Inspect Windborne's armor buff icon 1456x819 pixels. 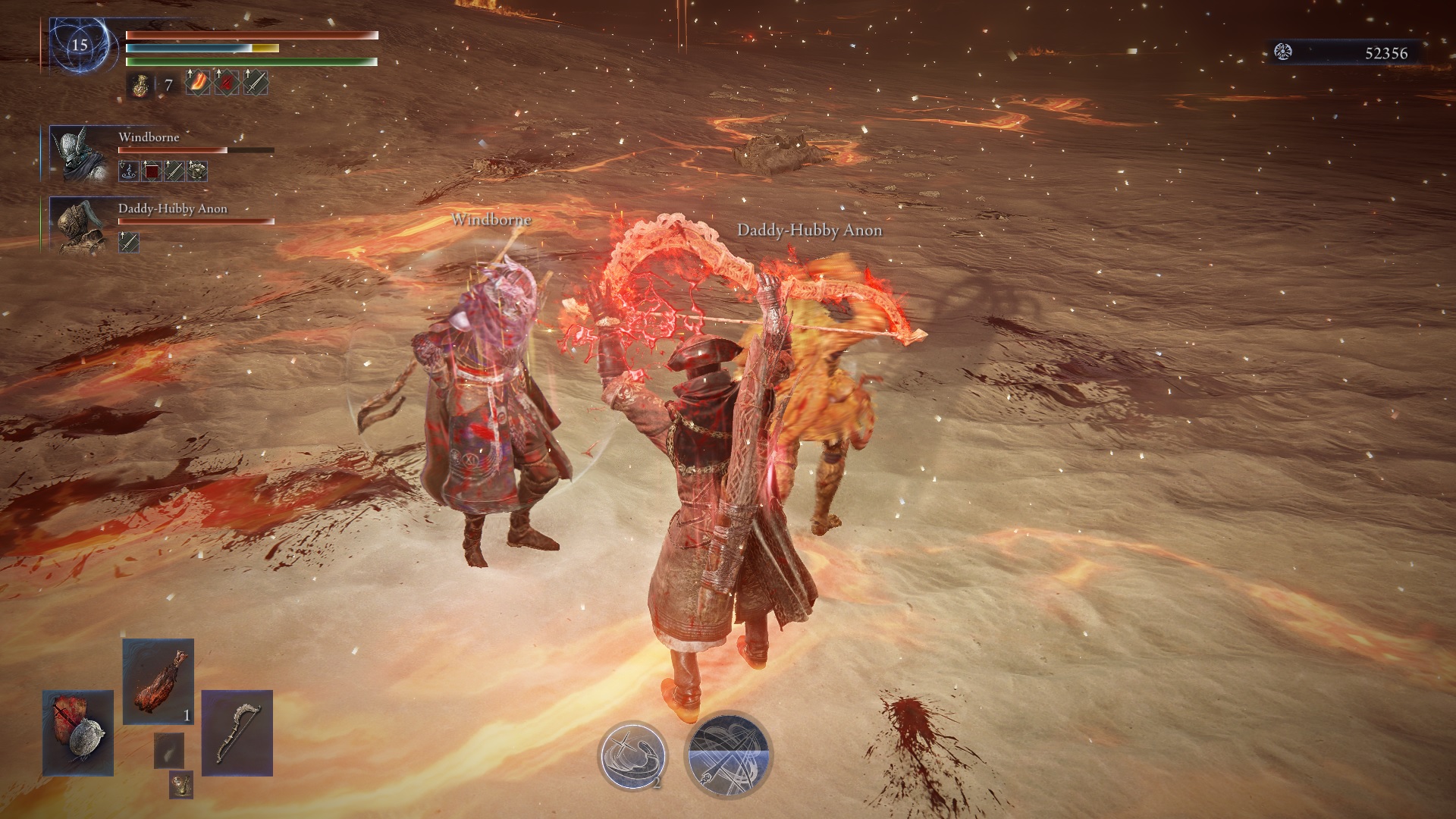[198, 171]
